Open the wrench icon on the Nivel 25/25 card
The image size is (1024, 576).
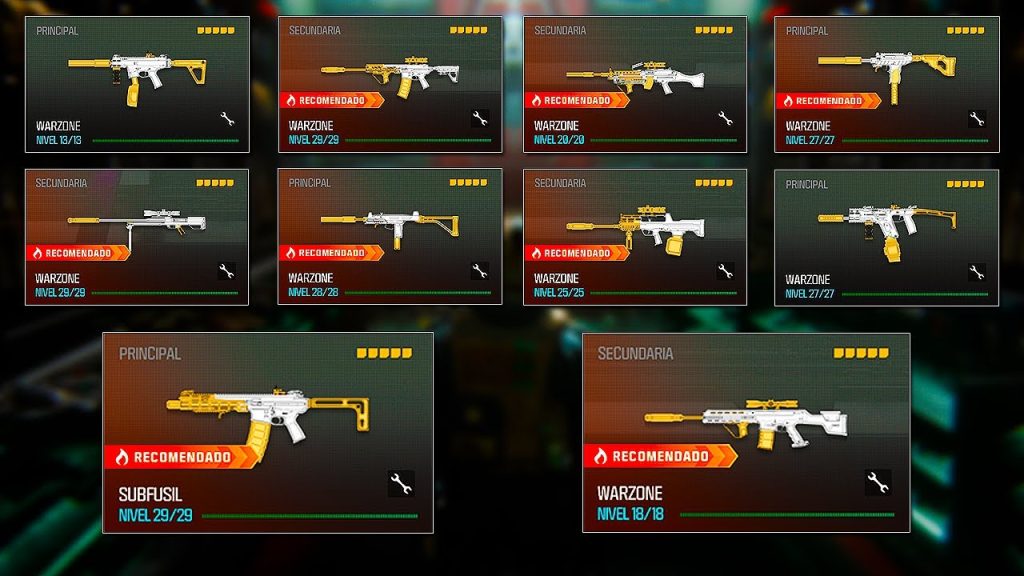[725, 270]
